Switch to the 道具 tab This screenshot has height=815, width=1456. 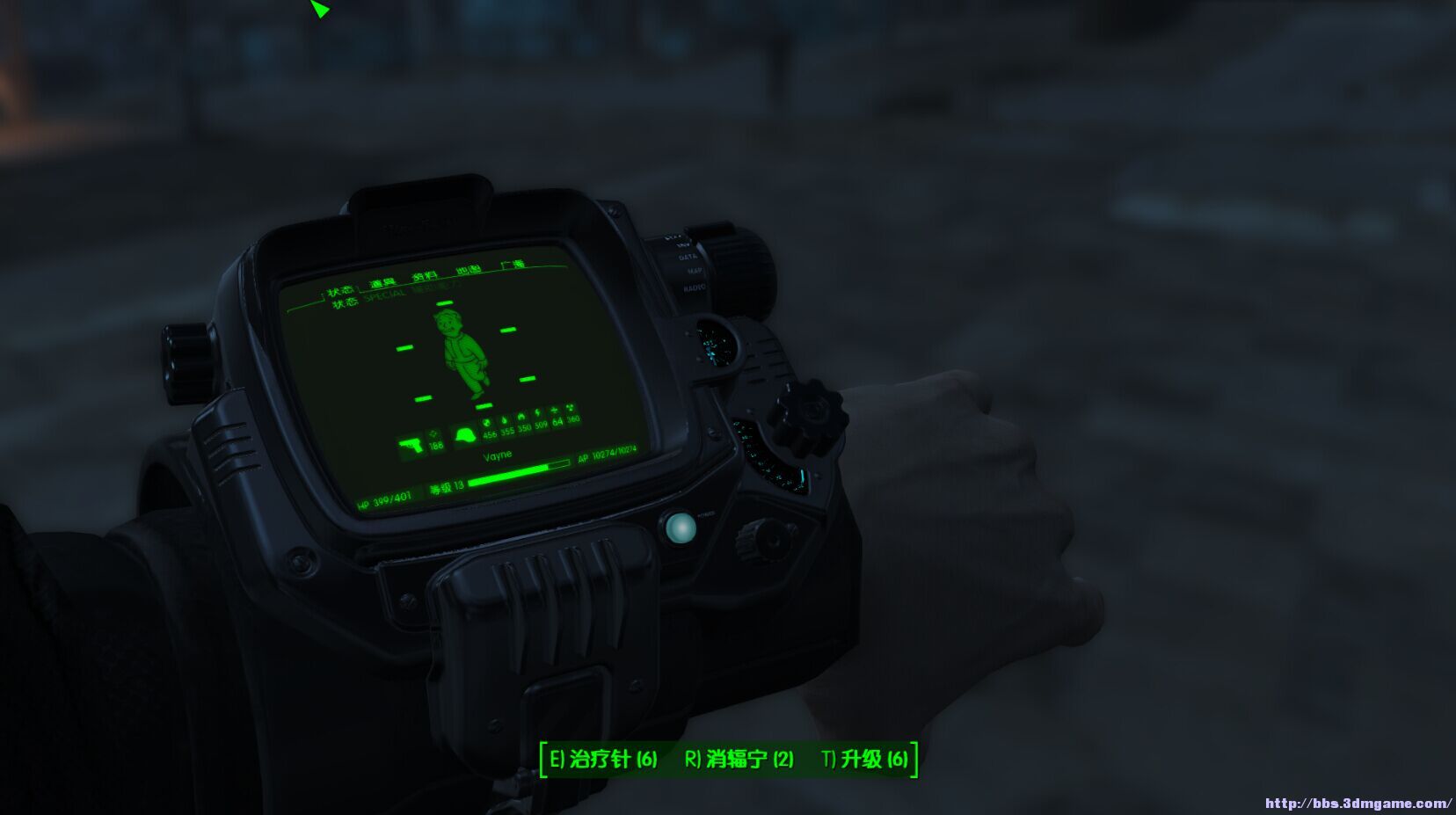point(383,281)
